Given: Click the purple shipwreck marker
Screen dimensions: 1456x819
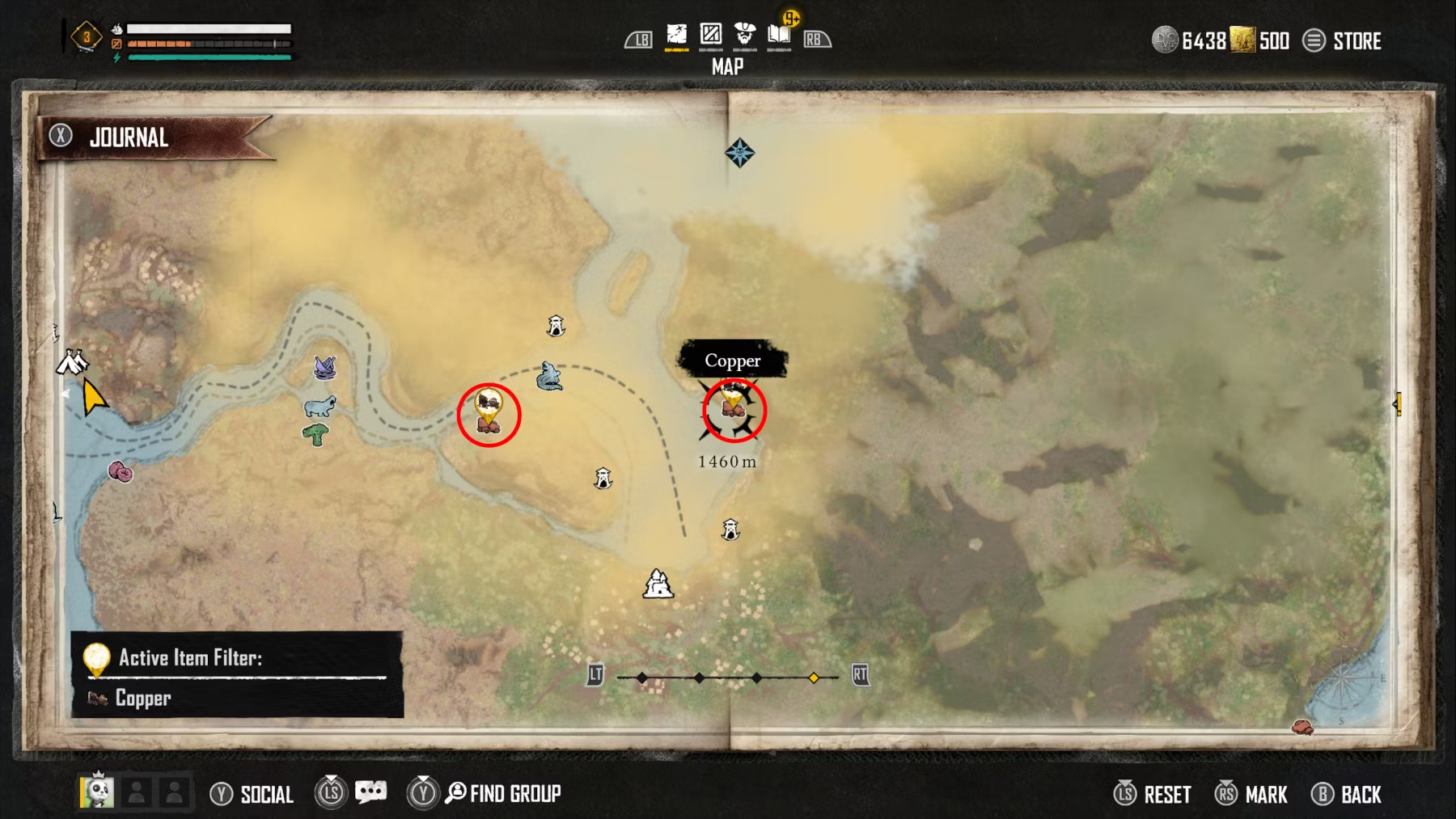Looking at the screenshot, I should point(325,368).
